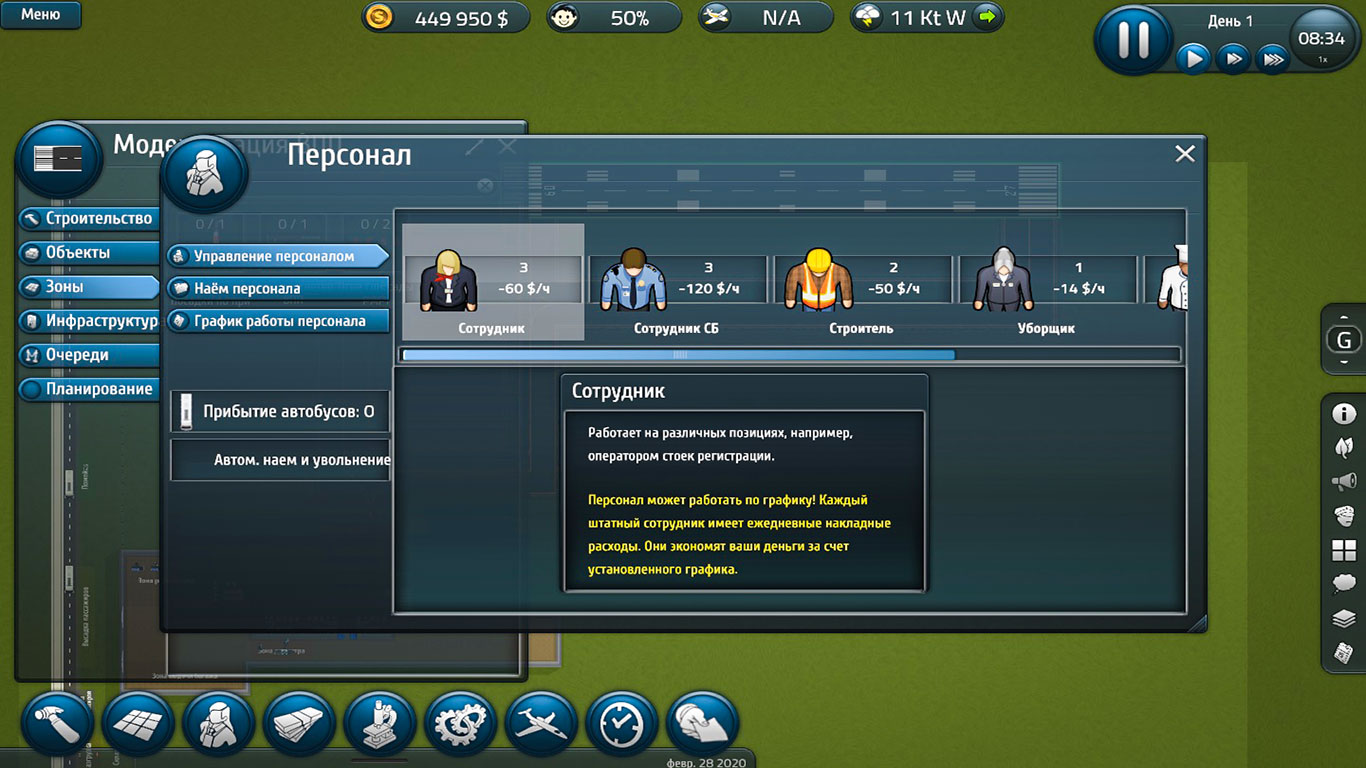
Task: Choose the Строитель builder card
Action: (860, 282)
